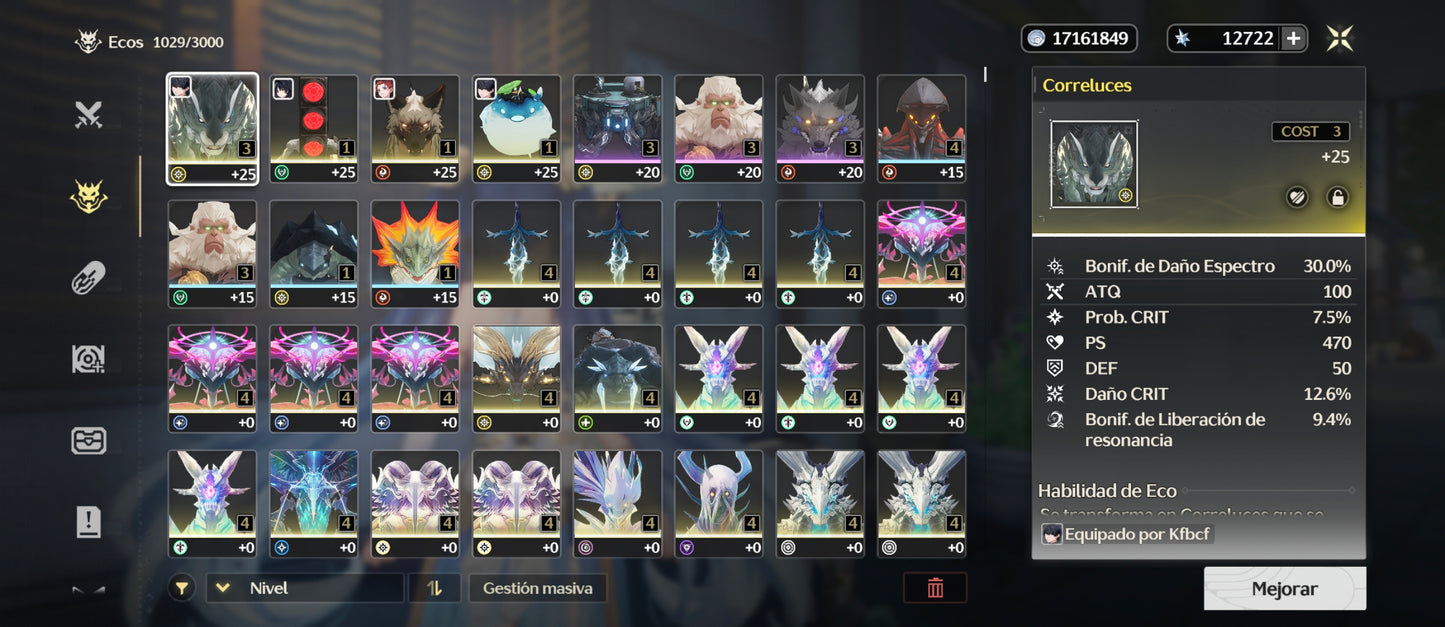This screenshot has height=627, width=1445.
Task: Close the Ecos inventory screen
Action: pyautogui.click(x=1340, y=39)
